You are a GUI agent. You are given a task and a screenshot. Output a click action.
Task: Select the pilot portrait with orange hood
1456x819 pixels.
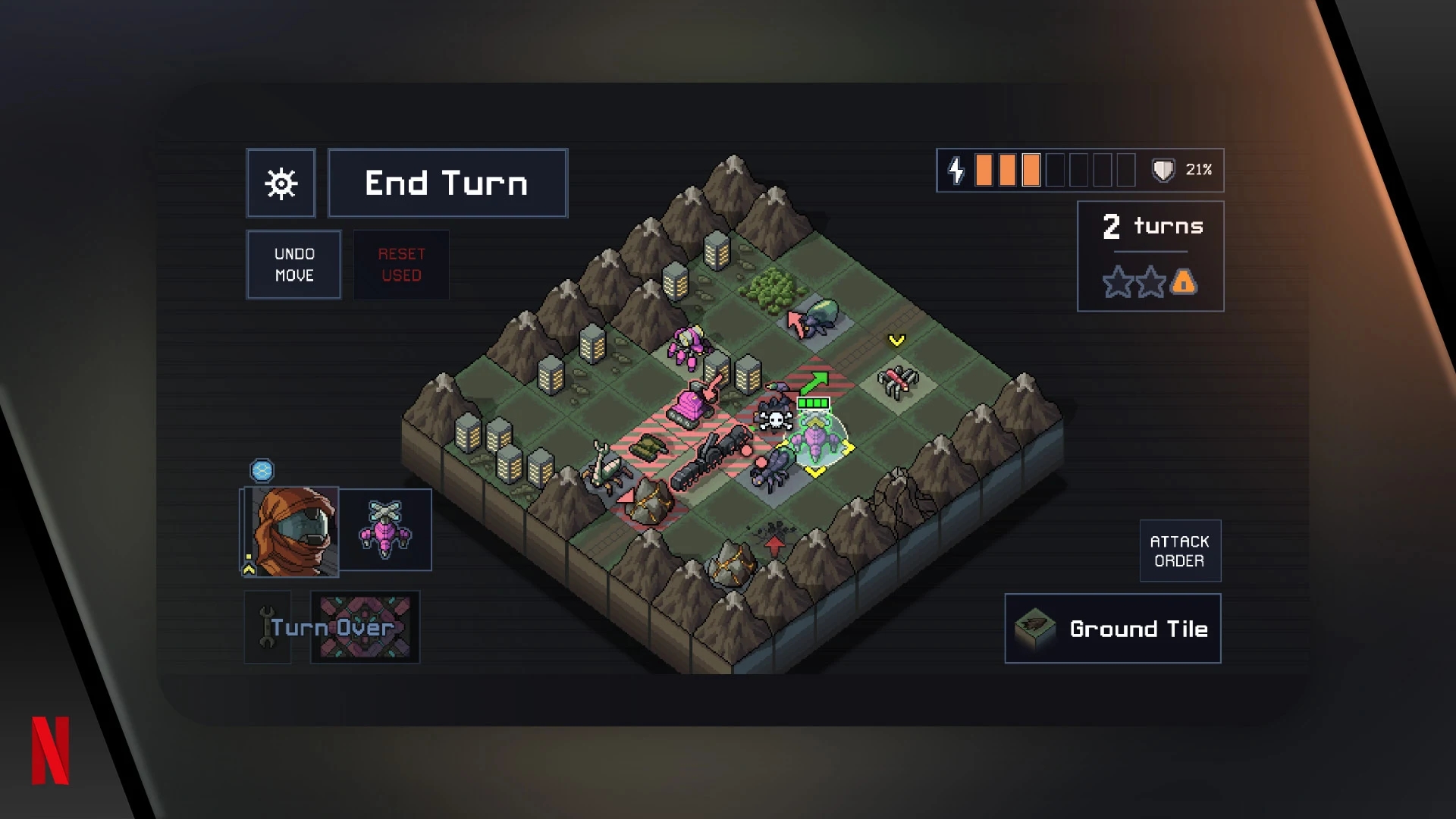[x=289, y=531]
